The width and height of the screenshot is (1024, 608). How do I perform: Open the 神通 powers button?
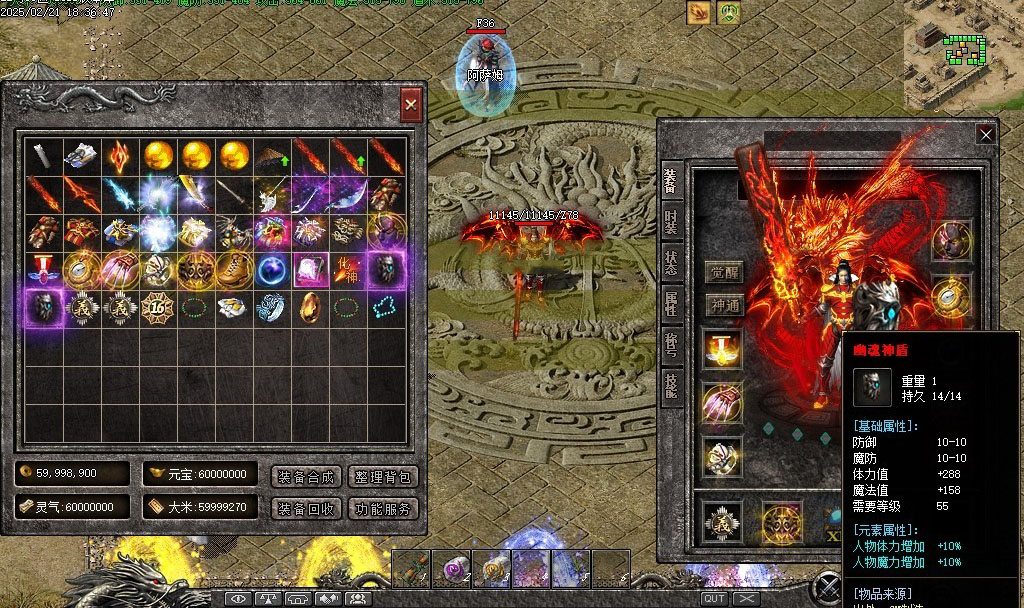(726, 305)
